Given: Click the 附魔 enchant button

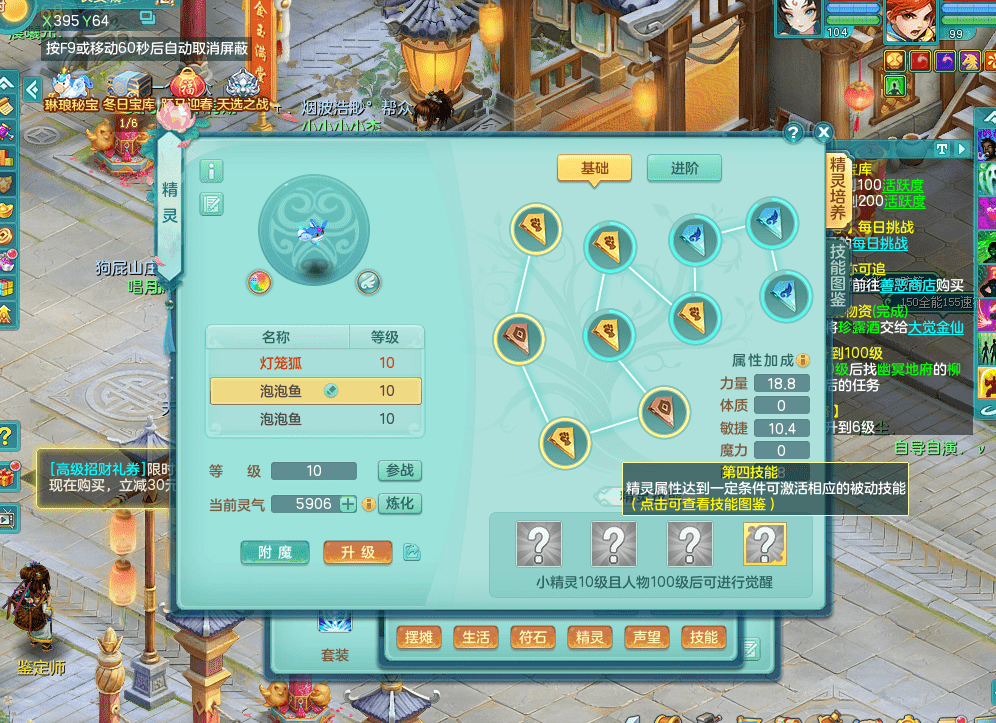Looking at the screenshot, I should pos(275,552).
